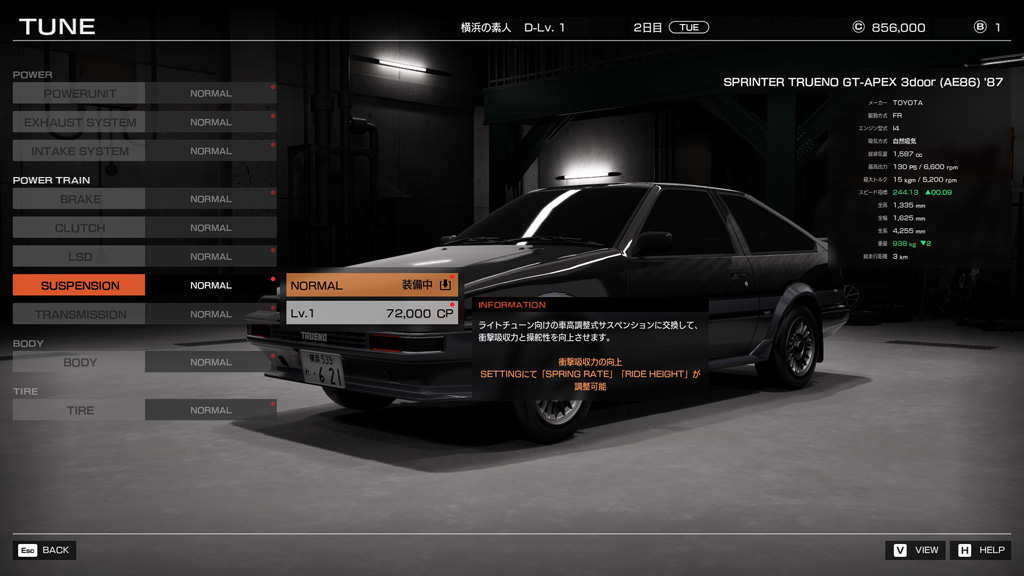Choose the LSD tuning entry
The height and width of the screenshot is (576, 1024).
click(x=79, y=257)
